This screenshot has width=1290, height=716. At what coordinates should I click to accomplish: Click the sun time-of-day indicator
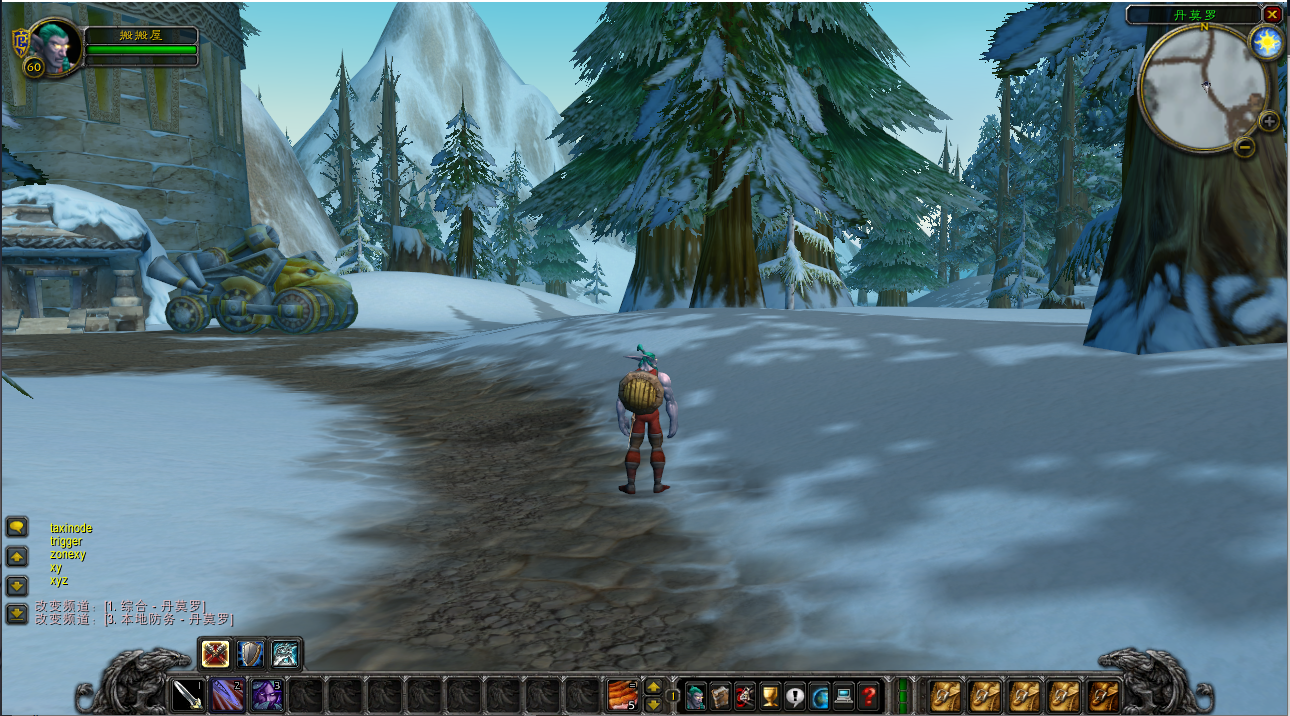click(x=1267, y=42)
